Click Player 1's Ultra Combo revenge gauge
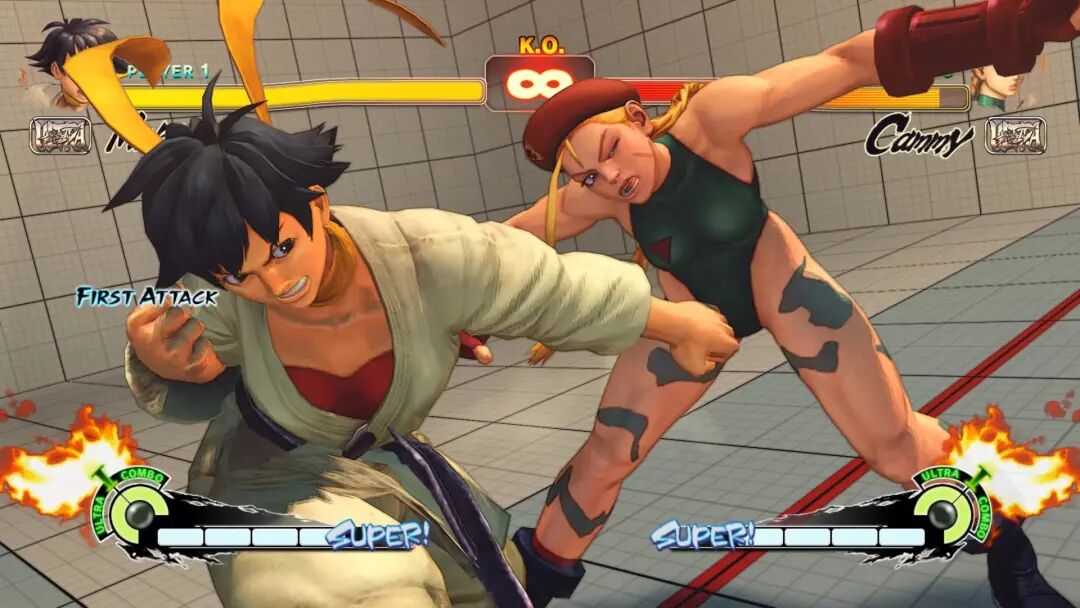The image size is (1080, 608). [131, 510]
